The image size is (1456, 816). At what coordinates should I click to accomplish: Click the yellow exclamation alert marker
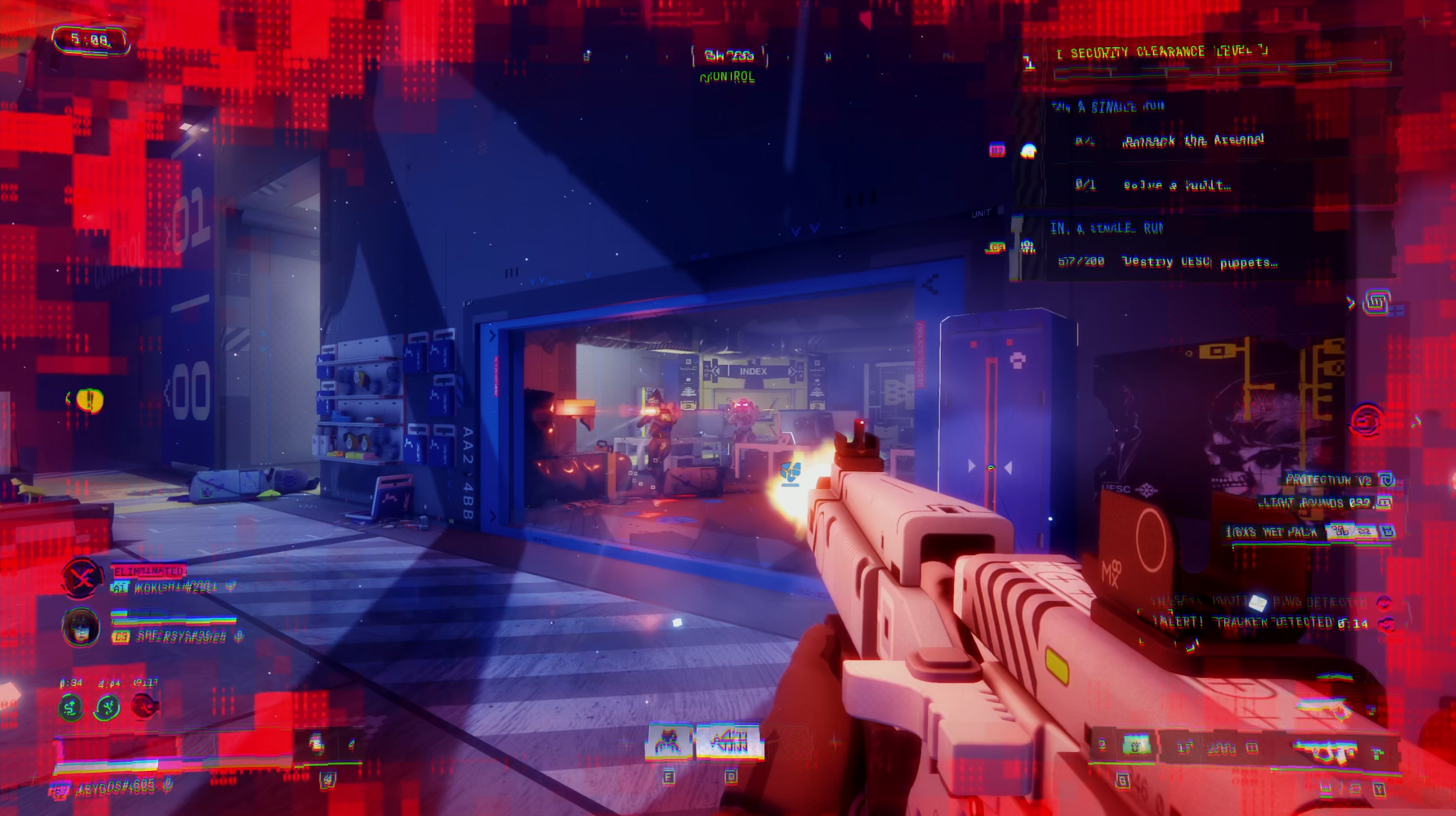pyautogui.click(x=90, y=399)
